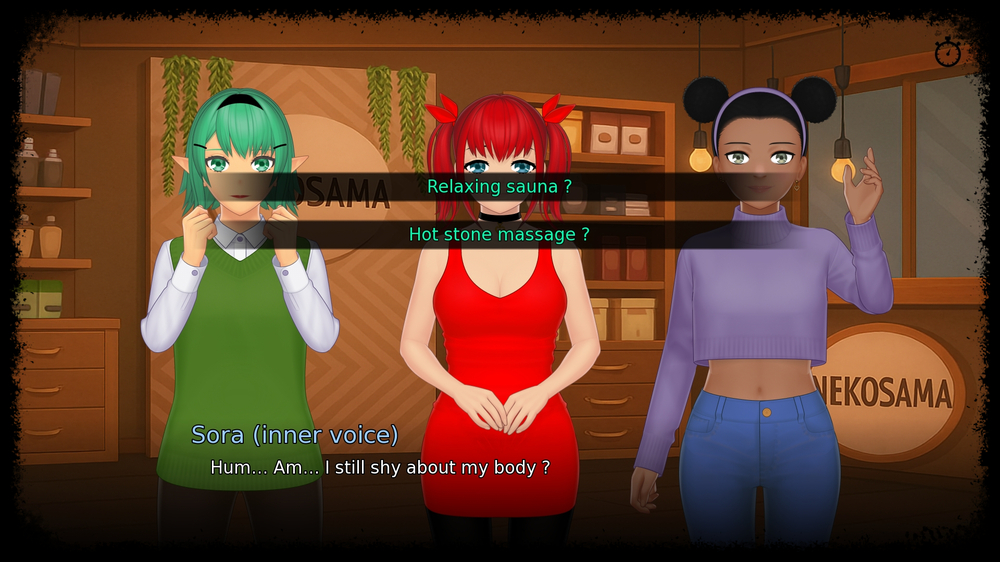This screenshot has width=1000, height=562.
Task: Select the "Hot stone massage ?" choice
Action: pos(499,234)
